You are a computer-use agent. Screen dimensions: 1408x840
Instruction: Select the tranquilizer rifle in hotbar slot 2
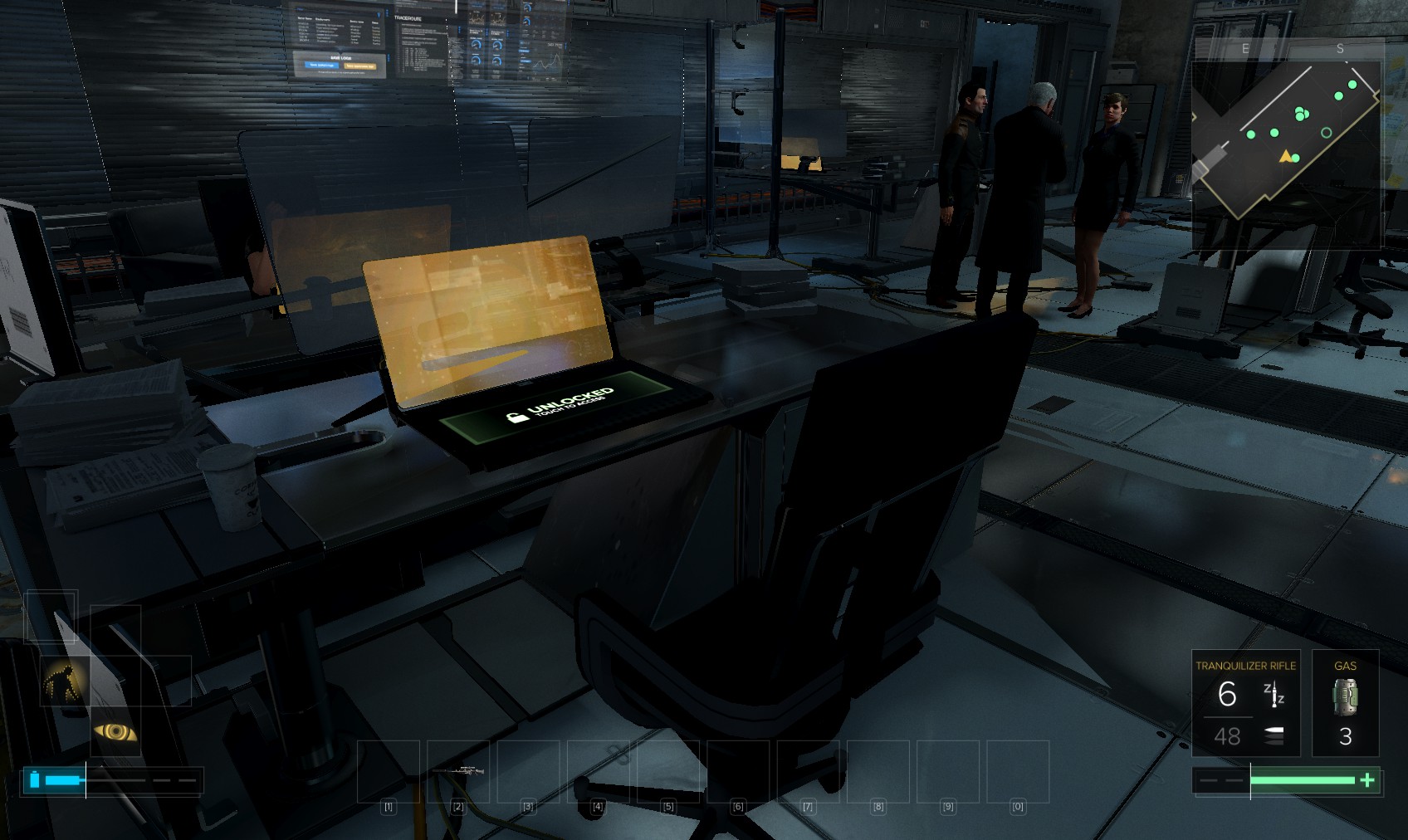[458, 771]
